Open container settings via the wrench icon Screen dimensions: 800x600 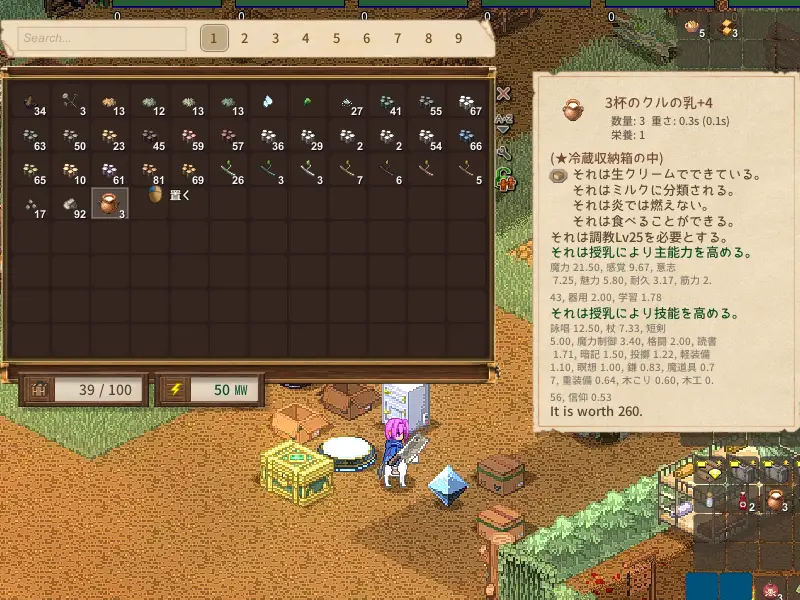pos(504,153)
